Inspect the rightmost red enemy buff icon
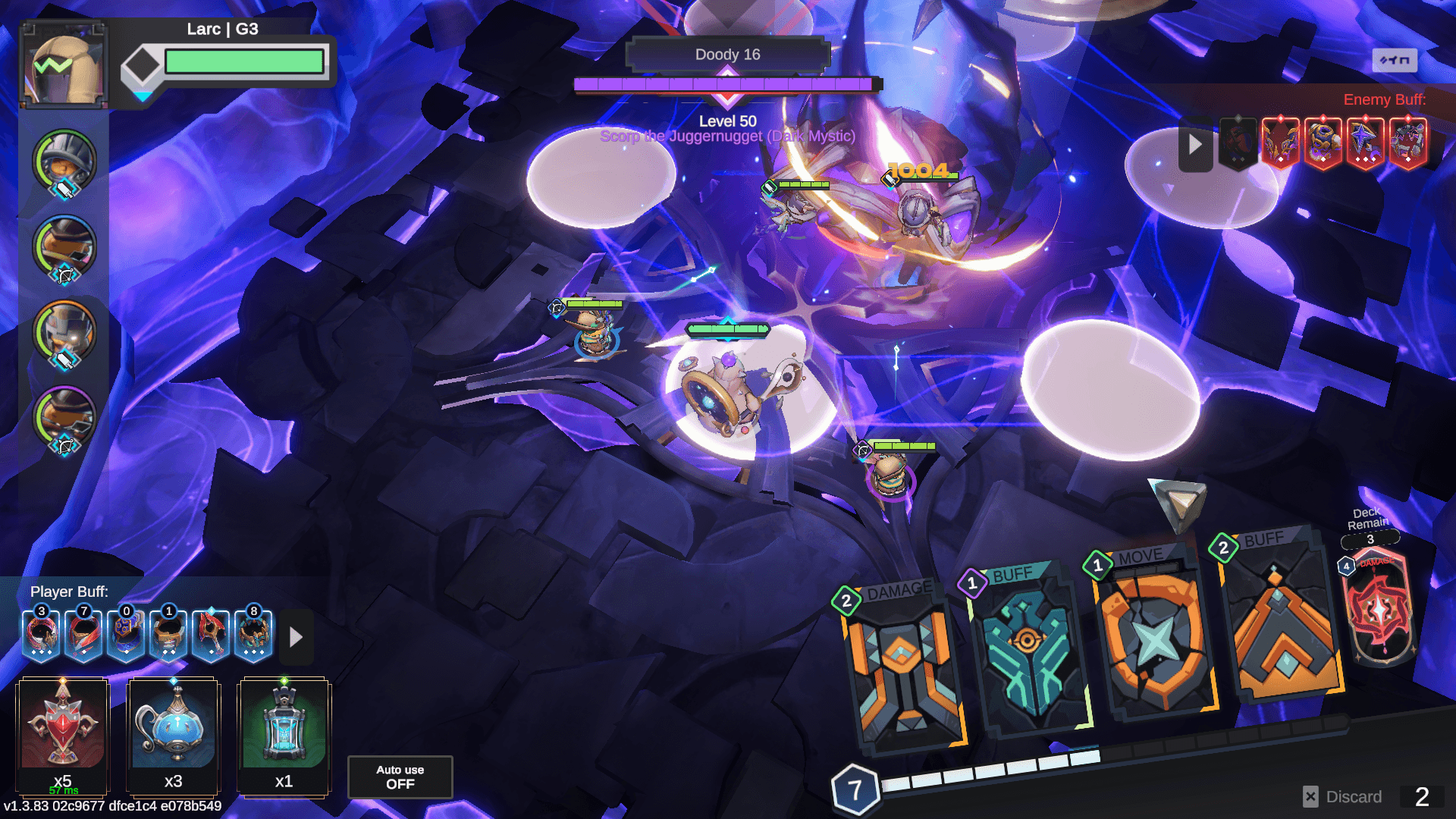 tap(1407, 143)
